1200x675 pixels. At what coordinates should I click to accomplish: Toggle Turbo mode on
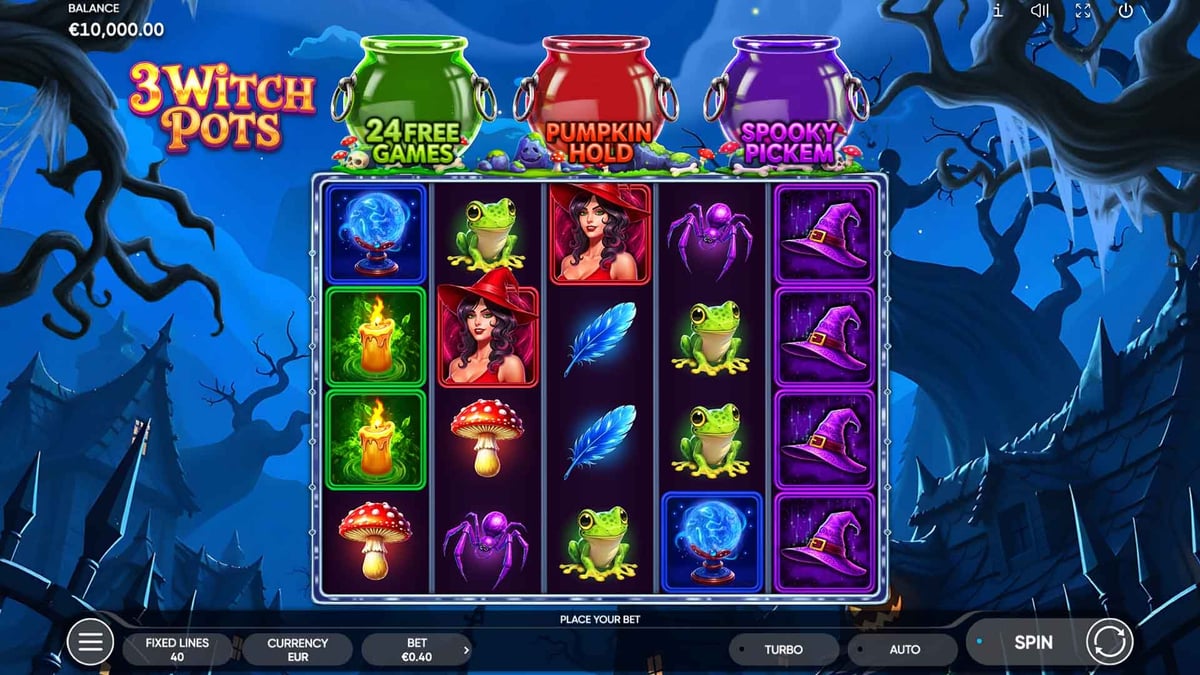[784, 650]
